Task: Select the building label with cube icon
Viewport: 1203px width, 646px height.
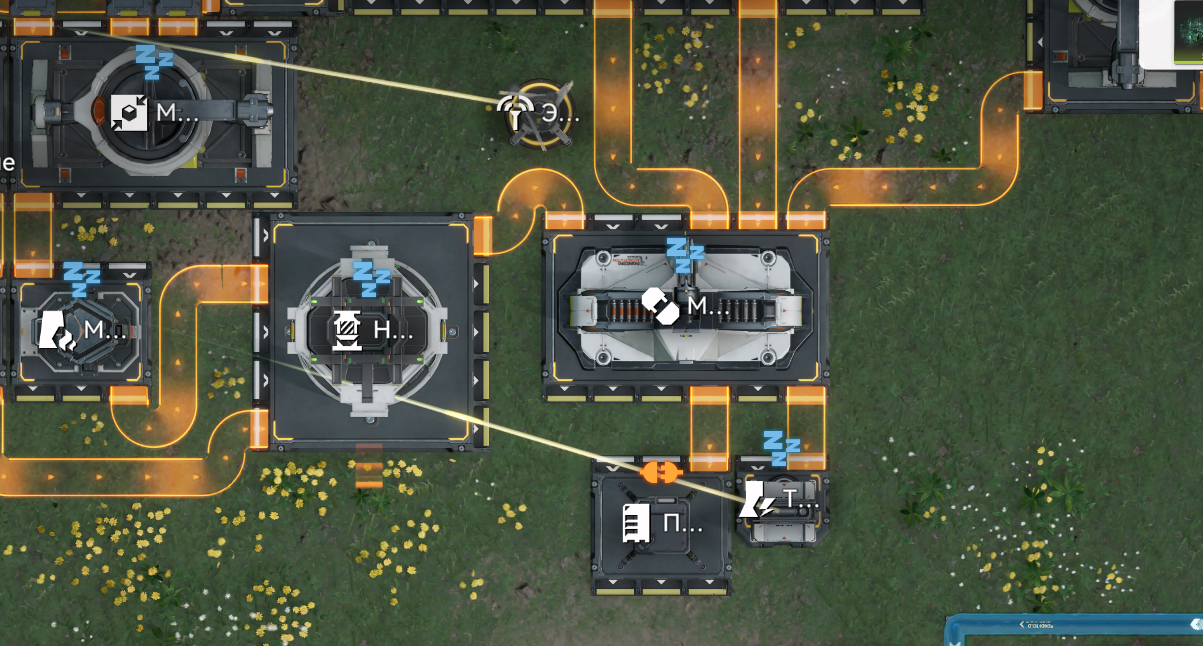Action: (153, 113)
